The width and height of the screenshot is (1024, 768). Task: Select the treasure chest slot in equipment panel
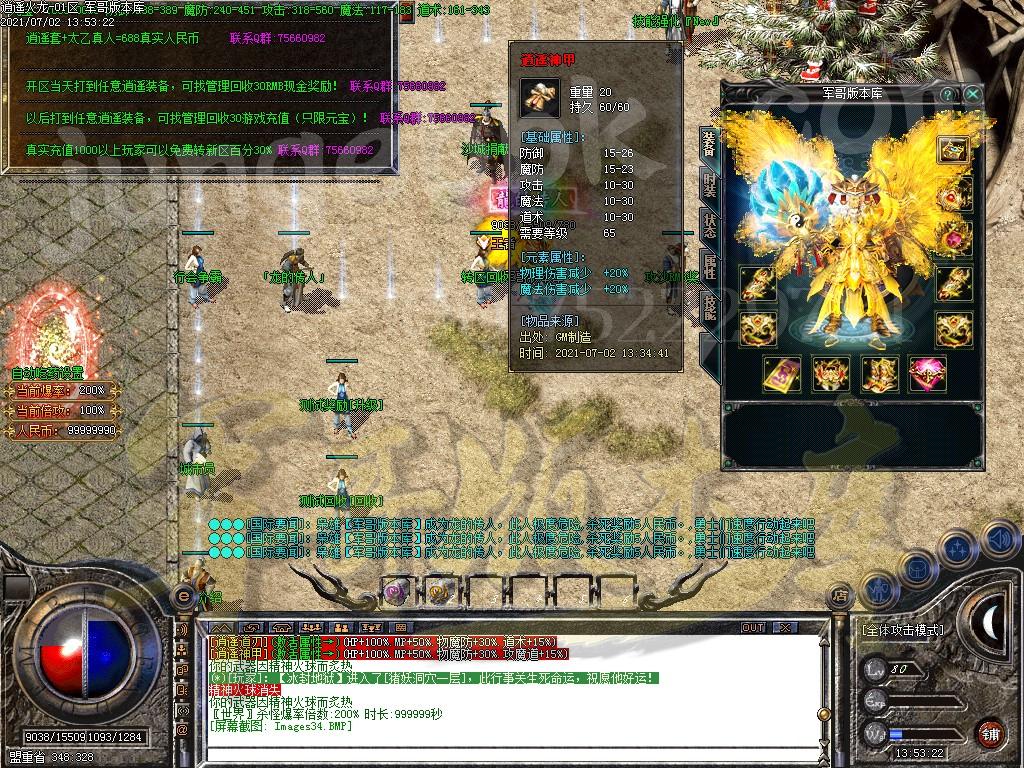953,149
